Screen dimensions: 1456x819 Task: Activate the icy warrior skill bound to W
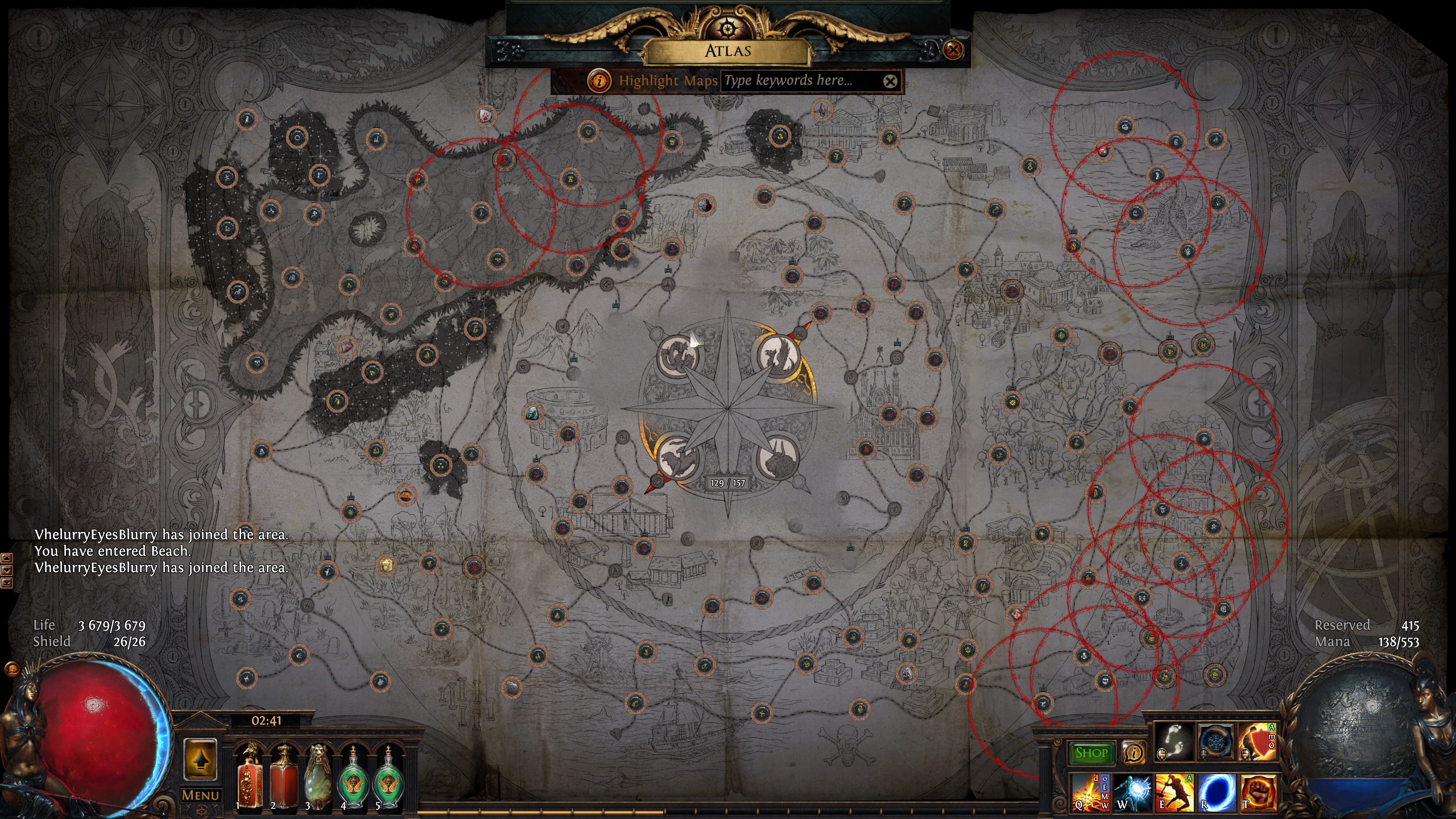click(1132, 792)
